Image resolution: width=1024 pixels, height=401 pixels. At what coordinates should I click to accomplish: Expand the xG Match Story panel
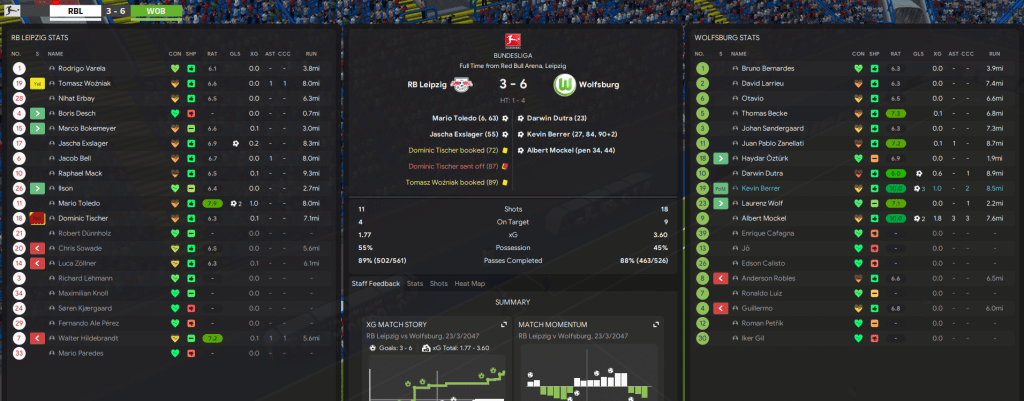coord(501,324)
